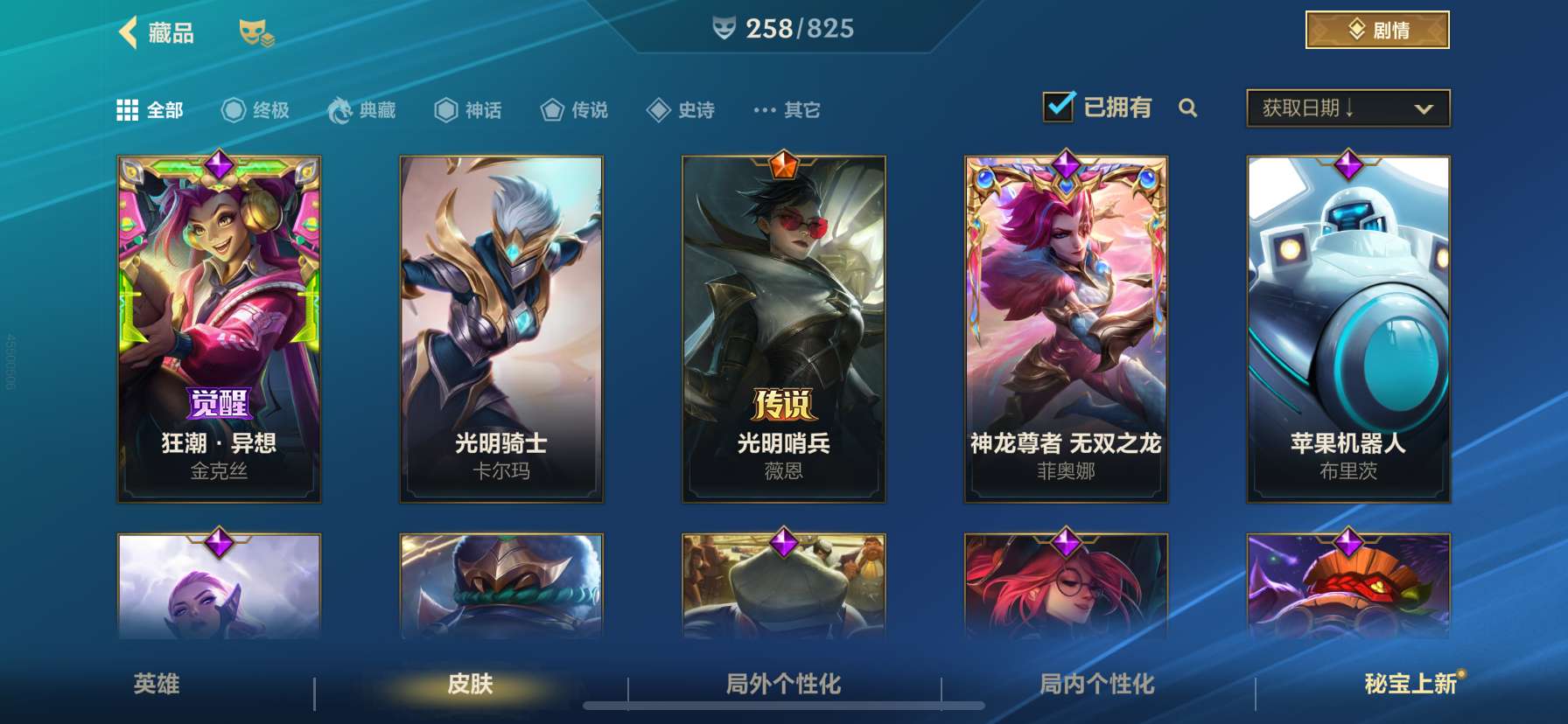Click the hexagon icon on 神话 filter
The image size is (1568, 724).
coord(445,108)
